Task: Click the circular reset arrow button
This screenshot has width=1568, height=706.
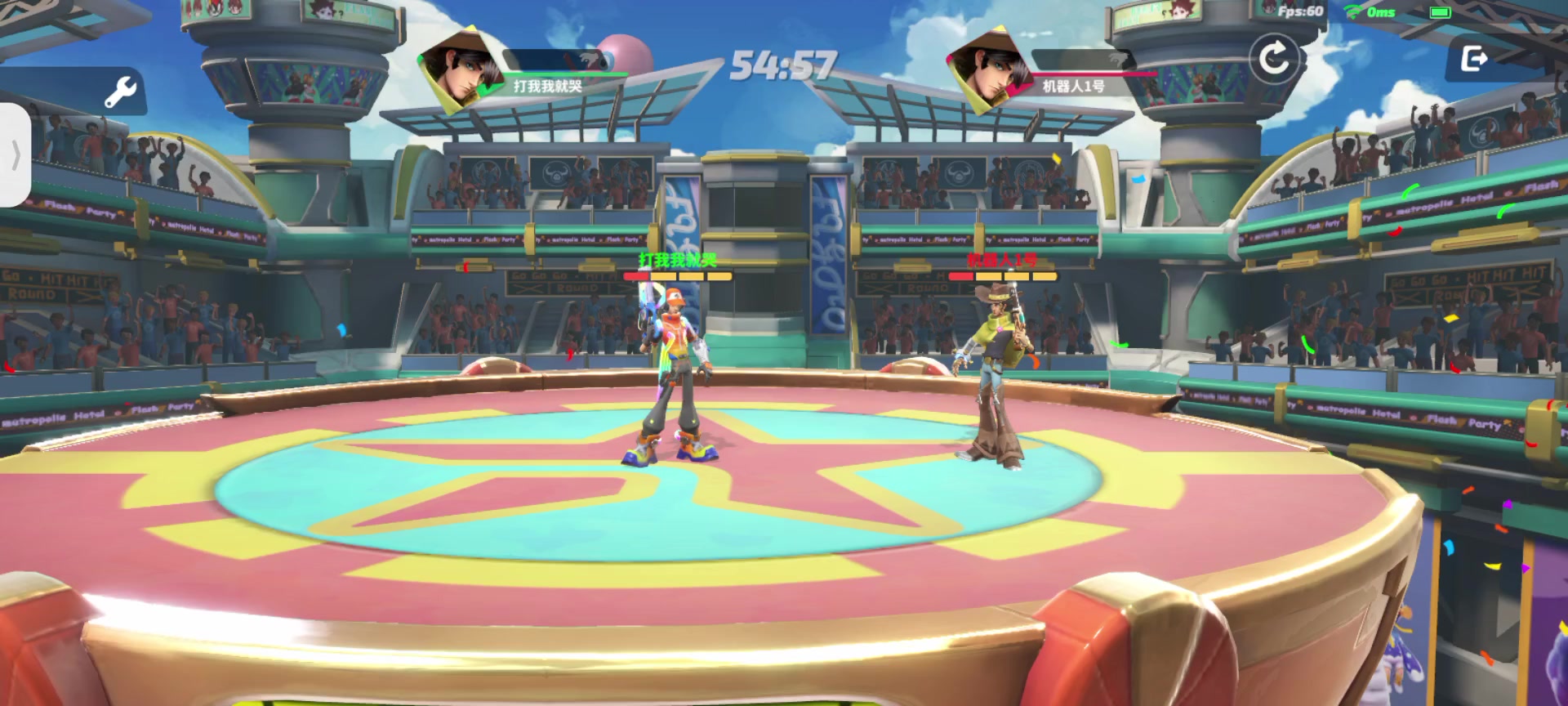Action: click(x=1274, y=59)
